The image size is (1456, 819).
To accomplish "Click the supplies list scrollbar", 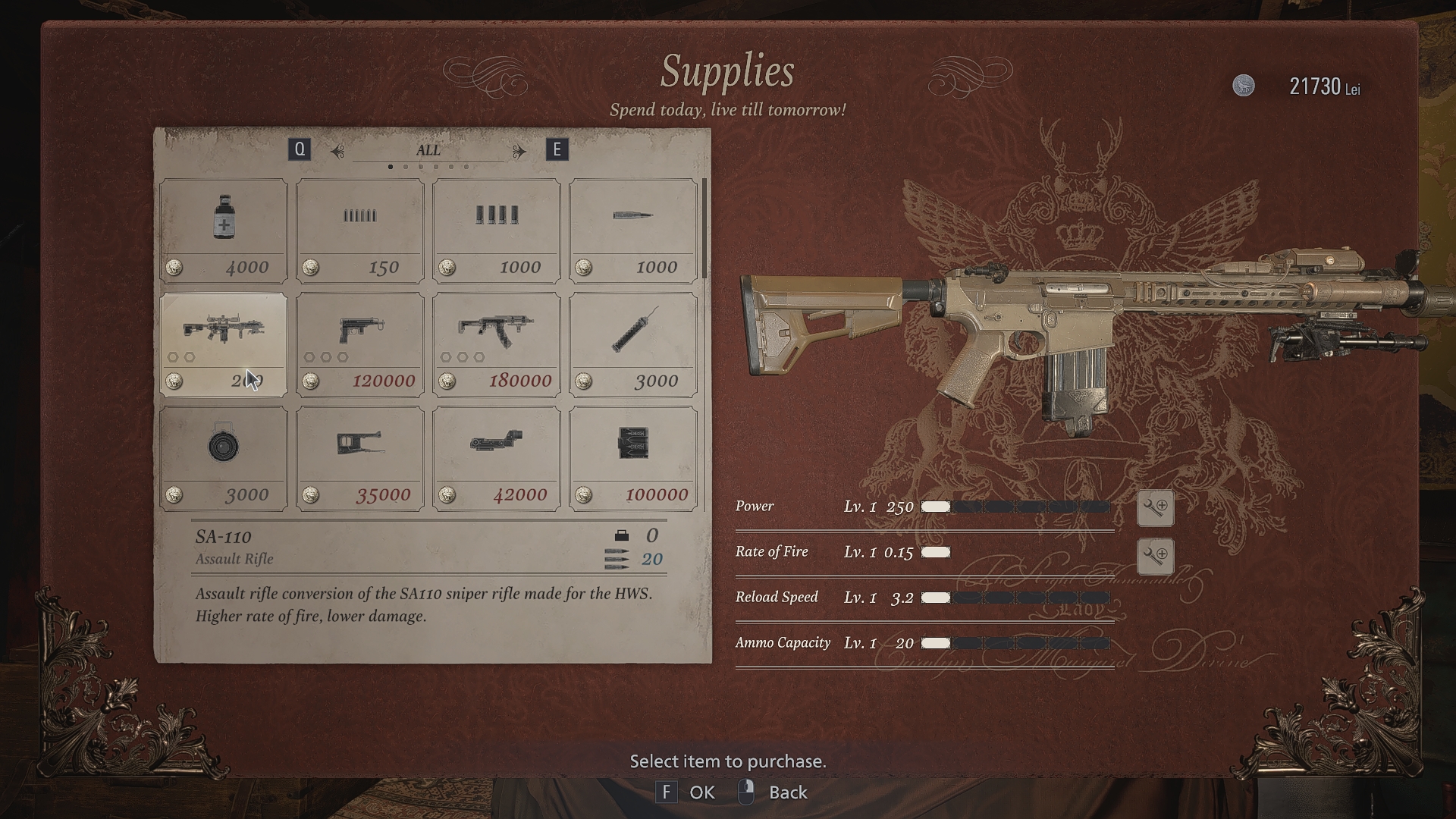I will (704, 229).
